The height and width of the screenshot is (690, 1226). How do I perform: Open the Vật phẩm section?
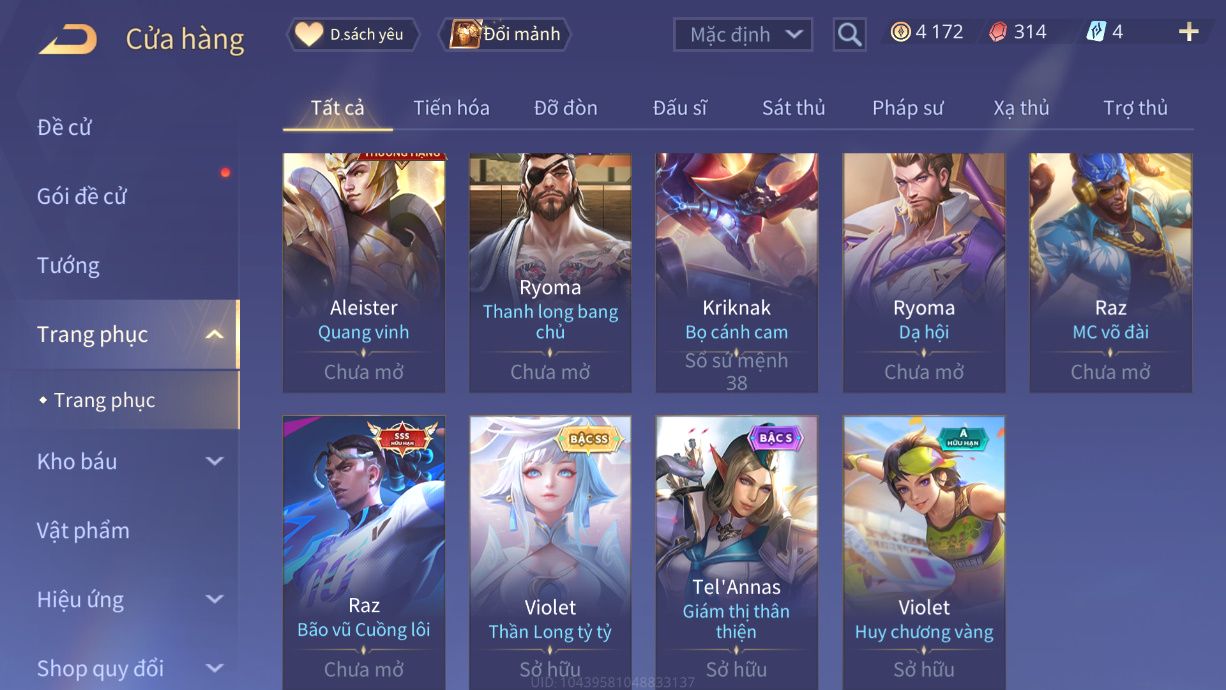click(x=83, y=530)
